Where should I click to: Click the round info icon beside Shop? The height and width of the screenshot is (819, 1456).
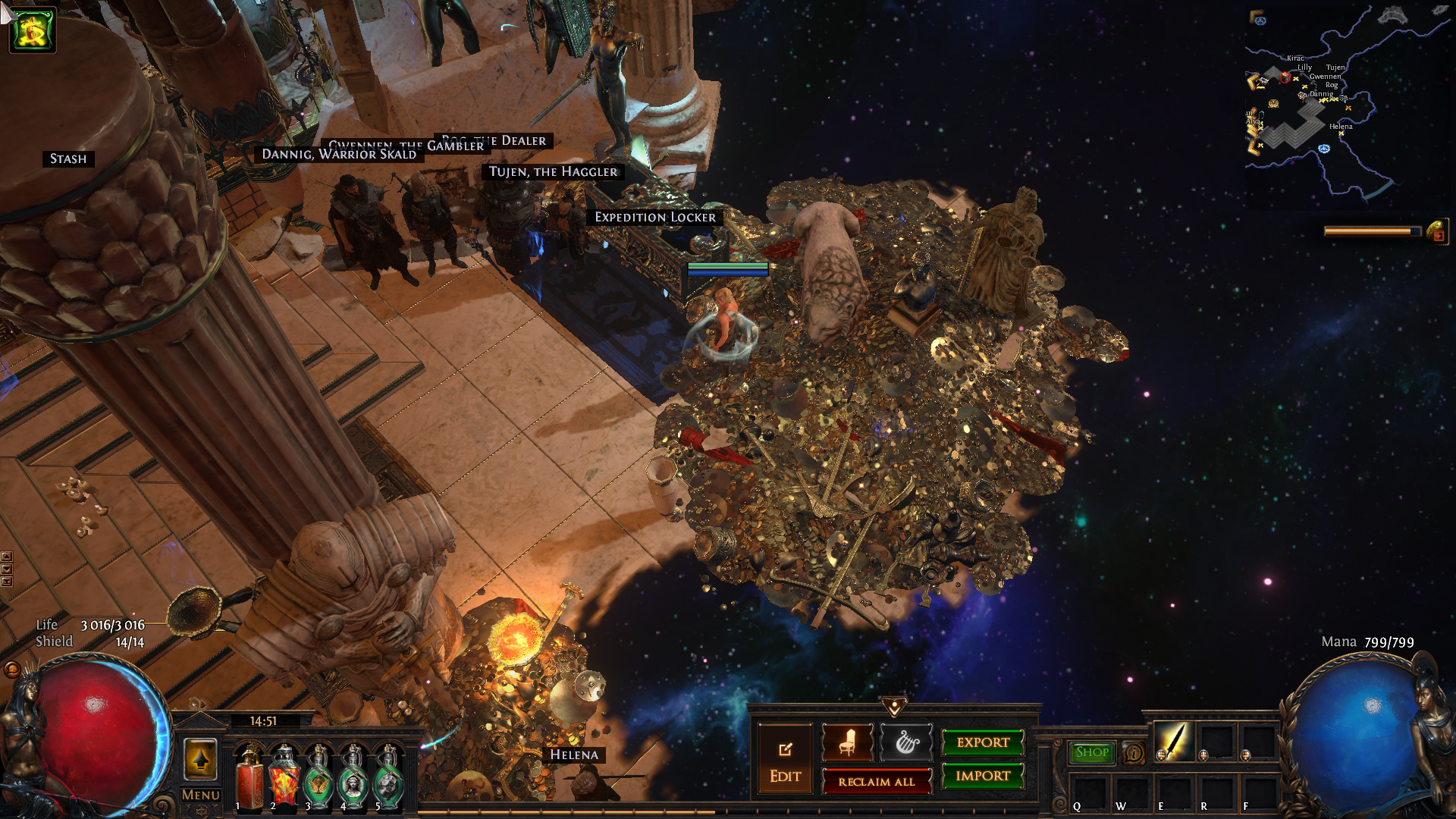pos(1134,752)
